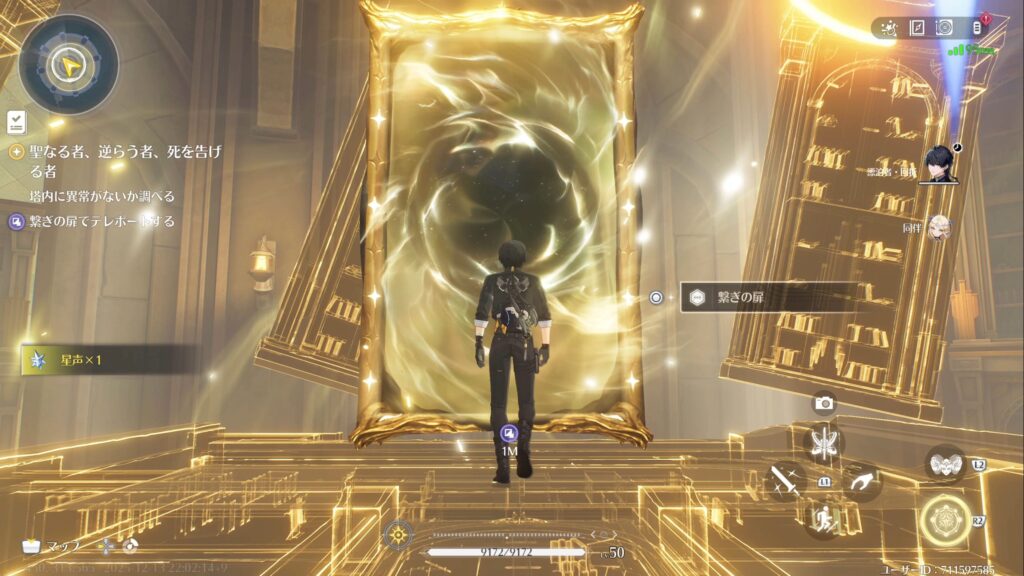The height and width of the screenshot is (576, 1024).
Task: Open the battery menu icon with alert
Action: 977,28
